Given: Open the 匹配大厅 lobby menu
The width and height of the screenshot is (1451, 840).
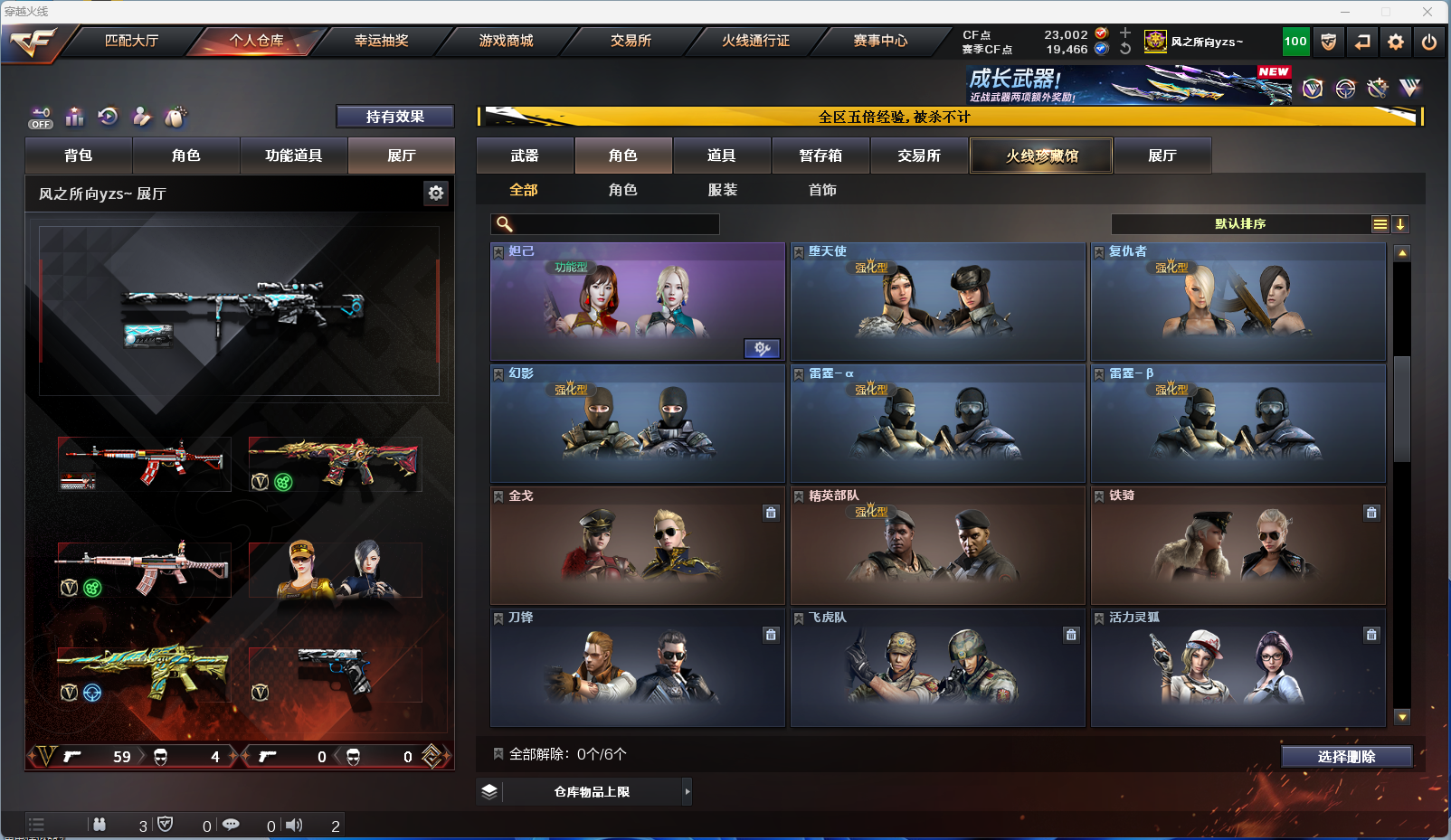Looking at the screenshot, I should (132, 41).
